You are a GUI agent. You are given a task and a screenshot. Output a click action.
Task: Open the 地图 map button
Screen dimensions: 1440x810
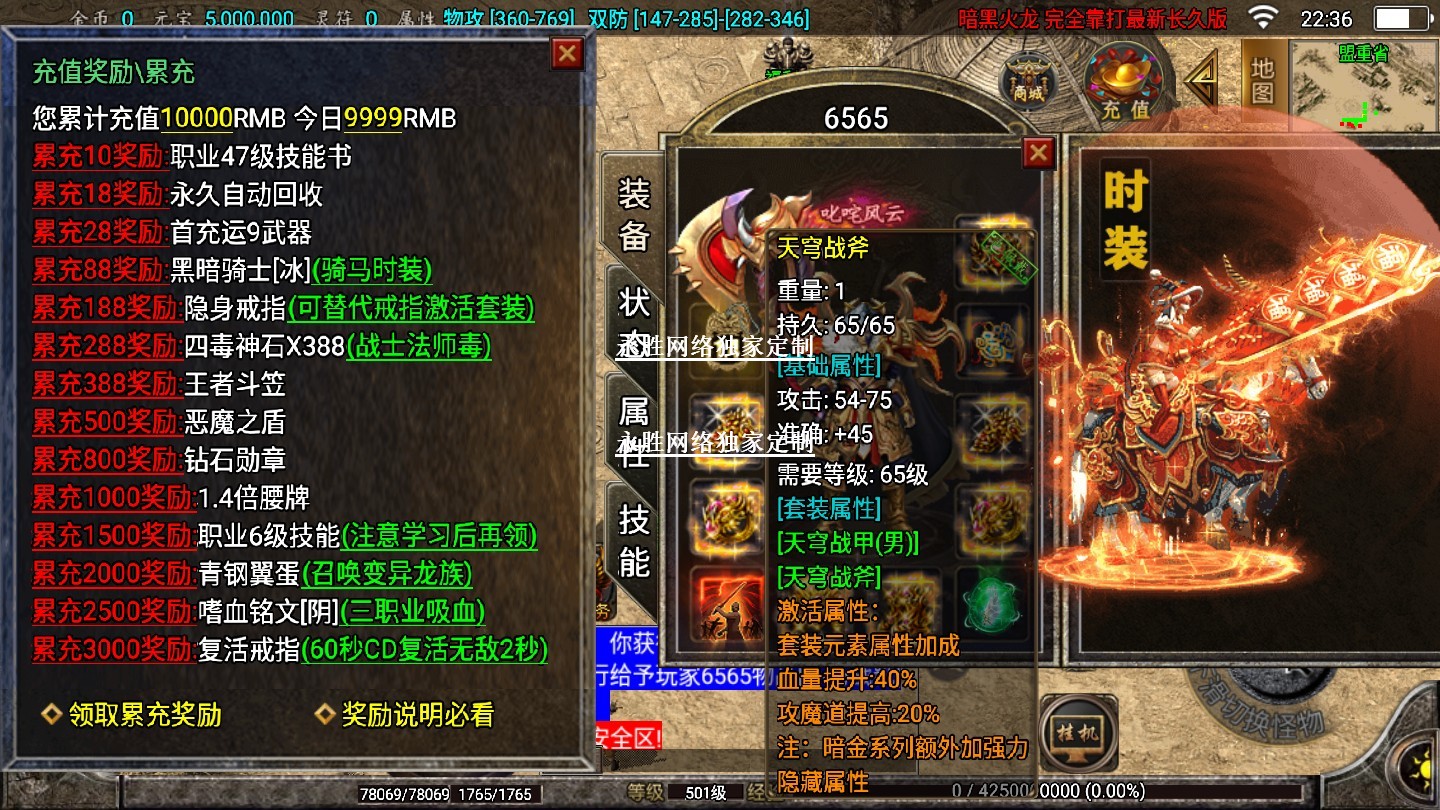(1263, 81)
